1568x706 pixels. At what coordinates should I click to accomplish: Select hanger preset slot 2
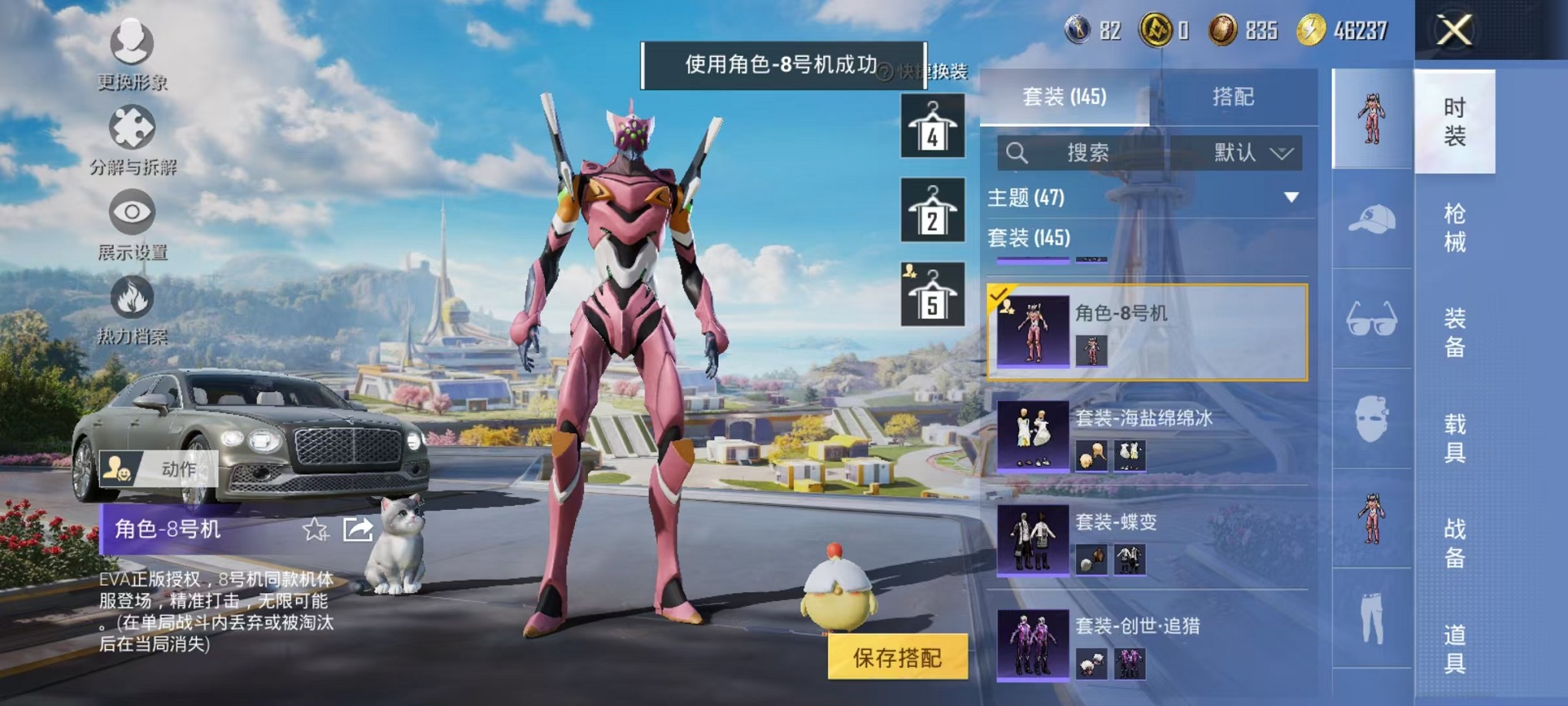(932, 208)
